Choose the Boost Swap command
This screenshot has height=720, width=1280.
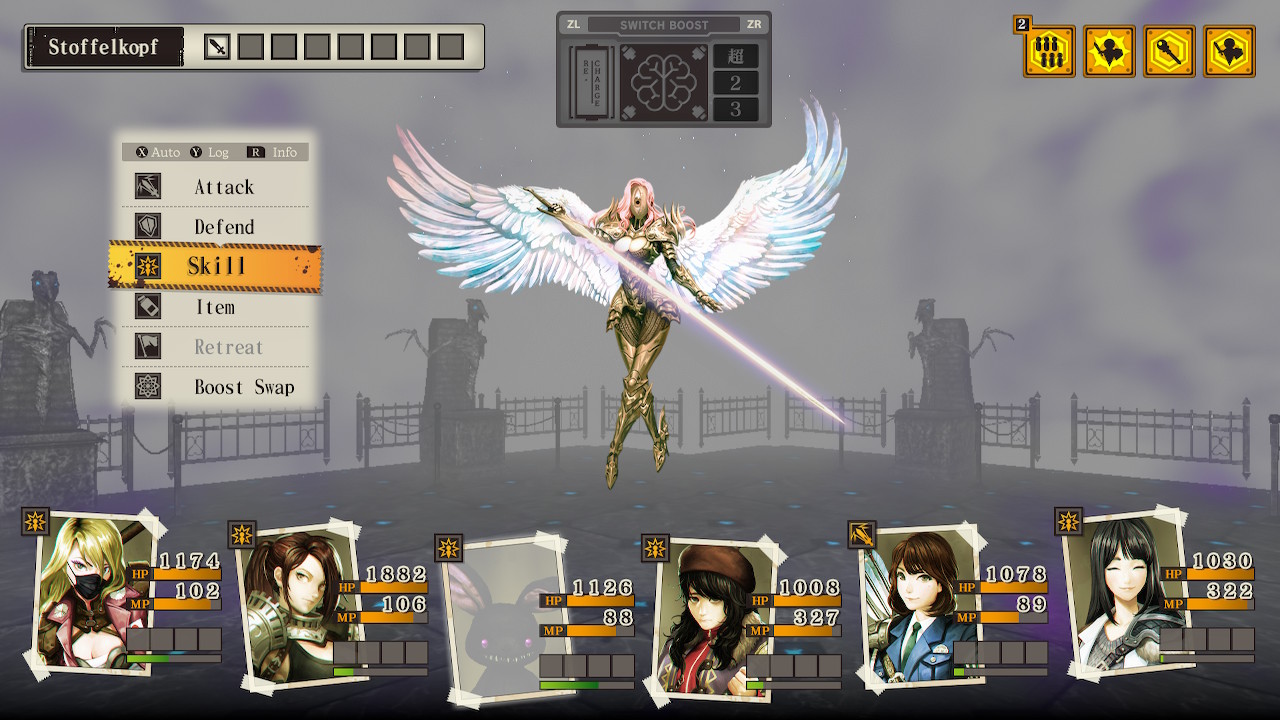pos(243,387)
